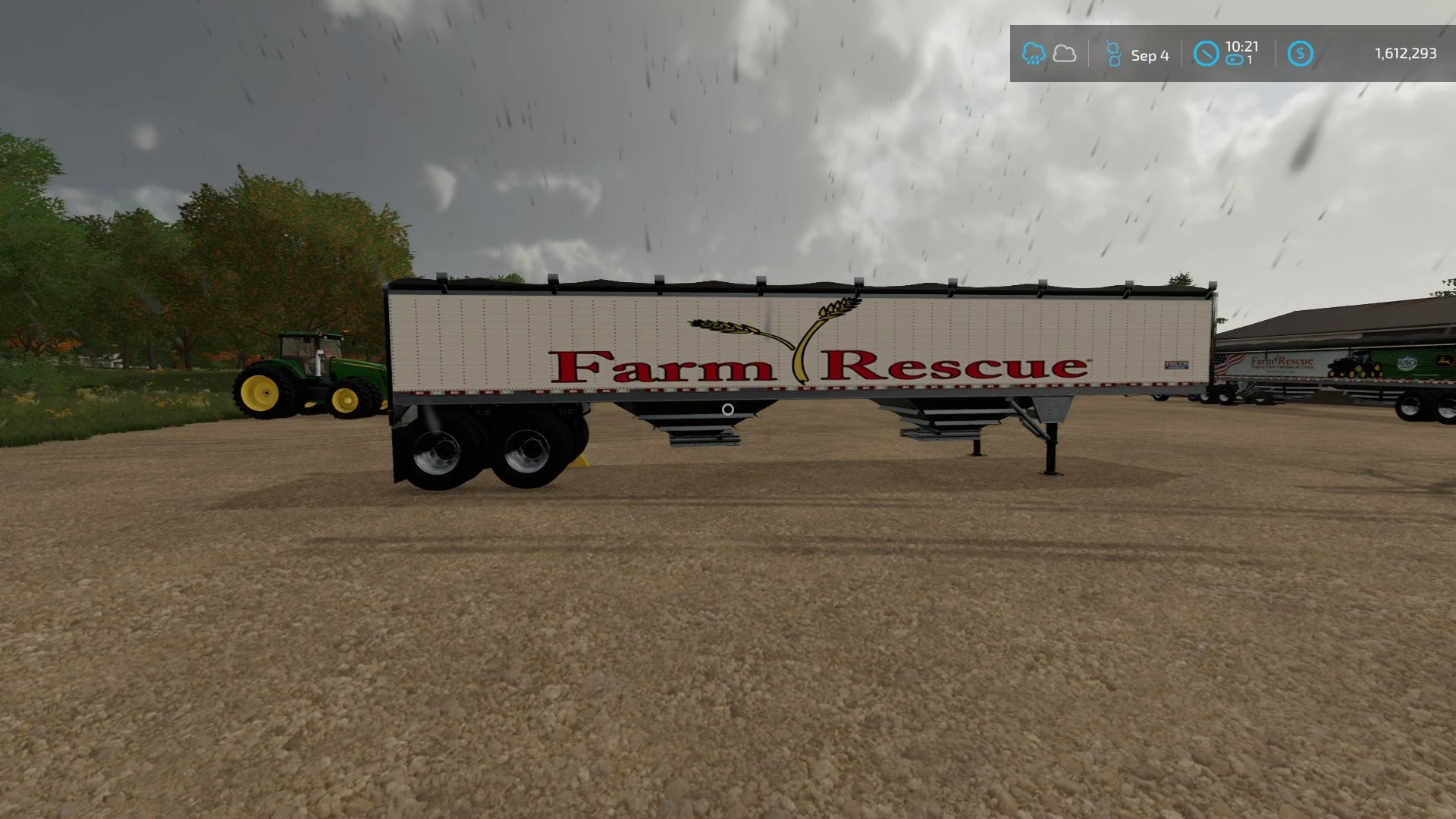
Task: Select the cloudy forecast icon
Action: [x=1065, y=54]
